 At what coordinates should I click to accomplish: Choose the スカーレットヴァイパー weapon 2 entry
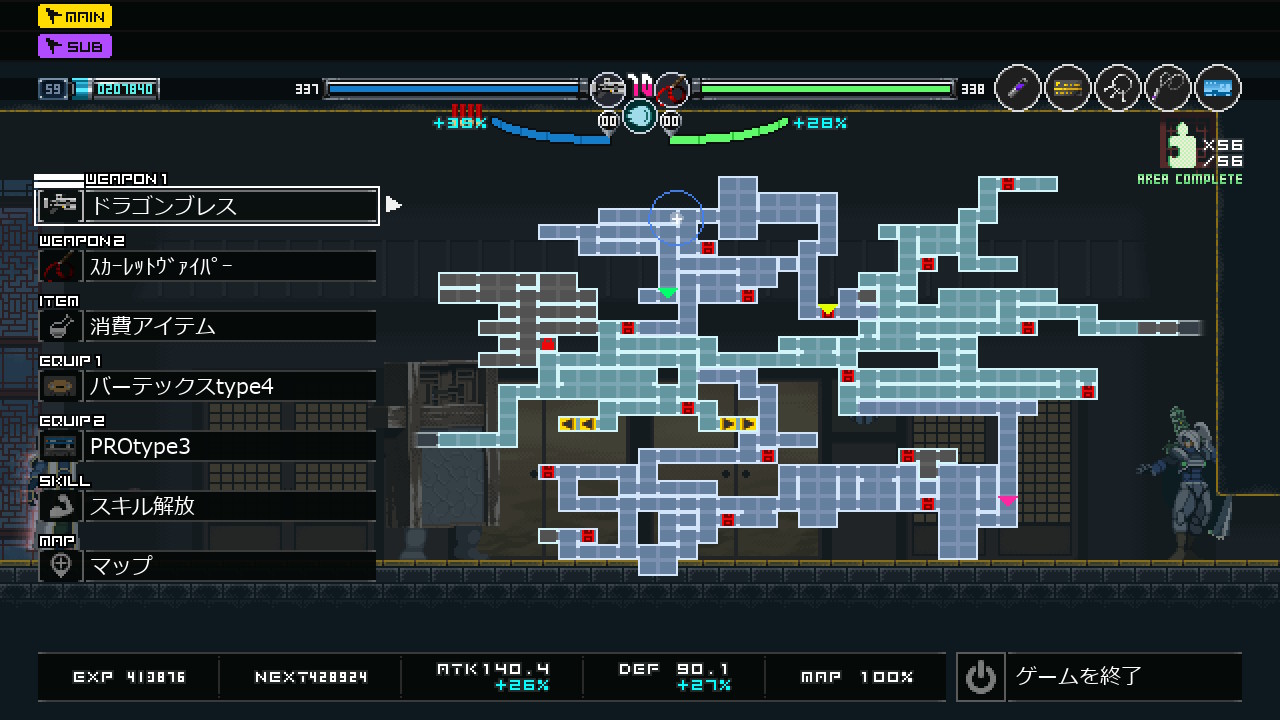tap(207, 266)
